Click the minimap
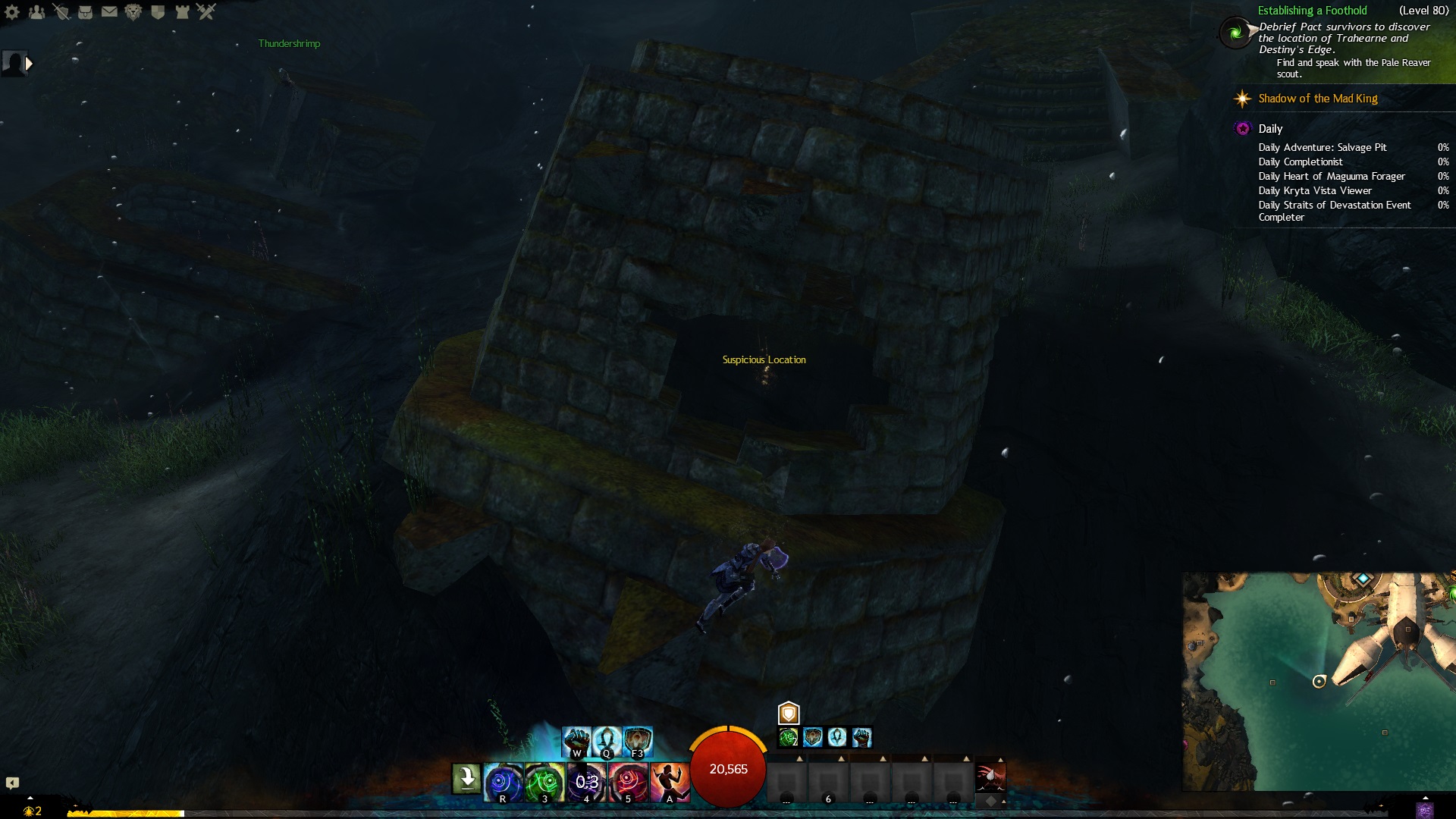Viewport: 1456px width, 819px height. tap(1318, 681)
